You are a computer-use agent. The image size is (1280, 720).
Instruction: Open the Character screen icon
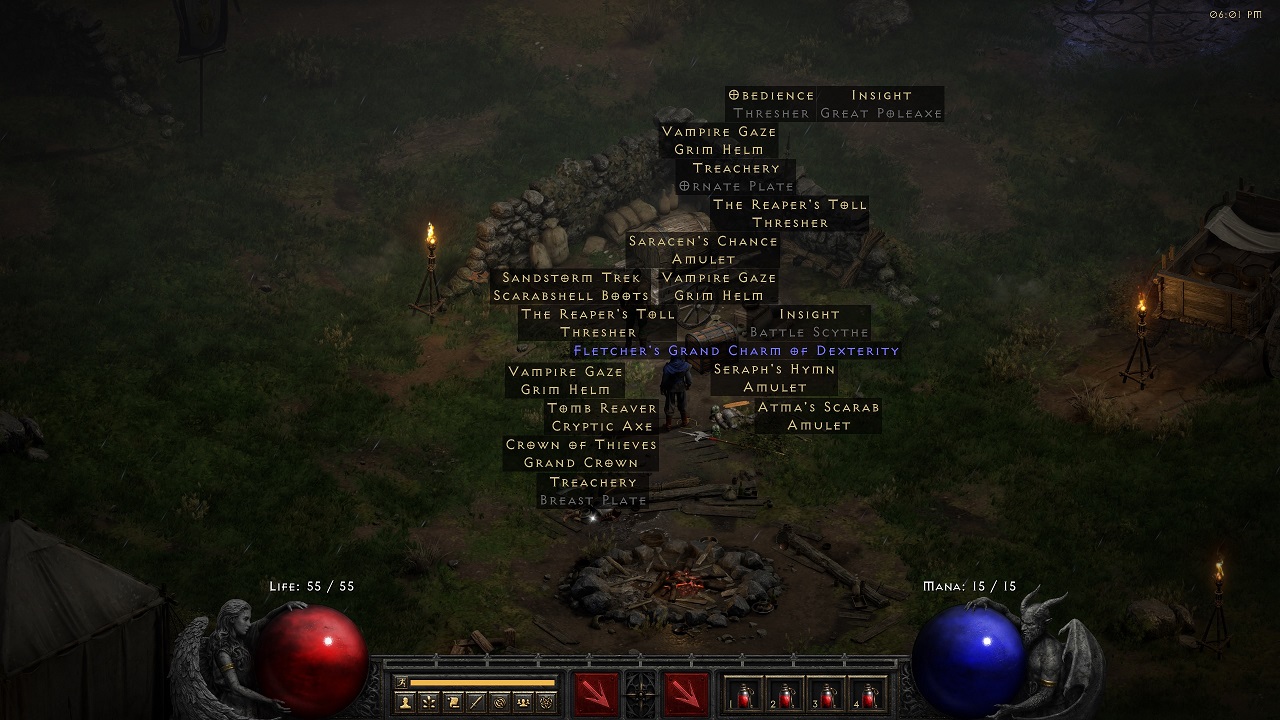click(x=405, y=703)
